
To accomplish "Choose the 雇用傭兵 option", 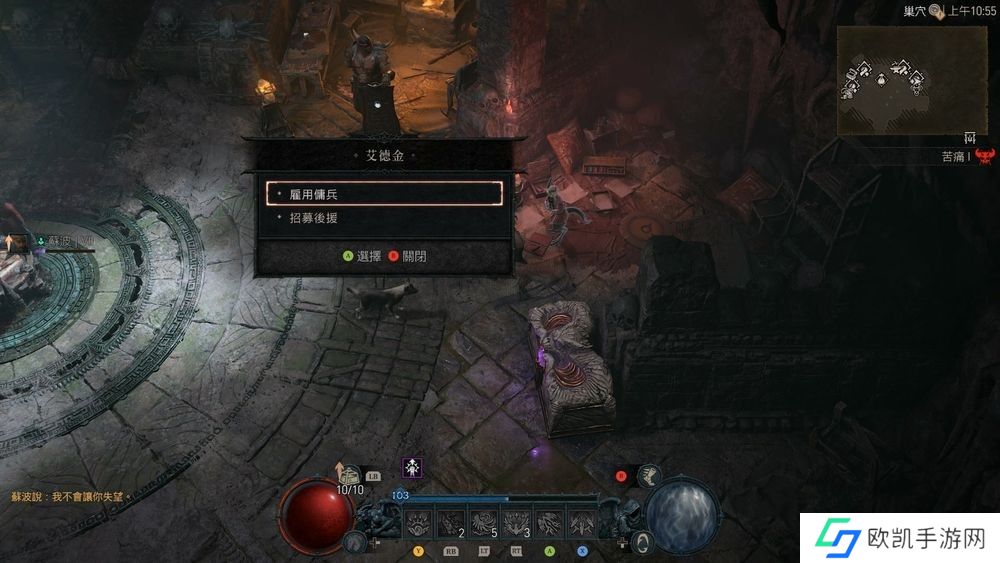I will [385, 194].
